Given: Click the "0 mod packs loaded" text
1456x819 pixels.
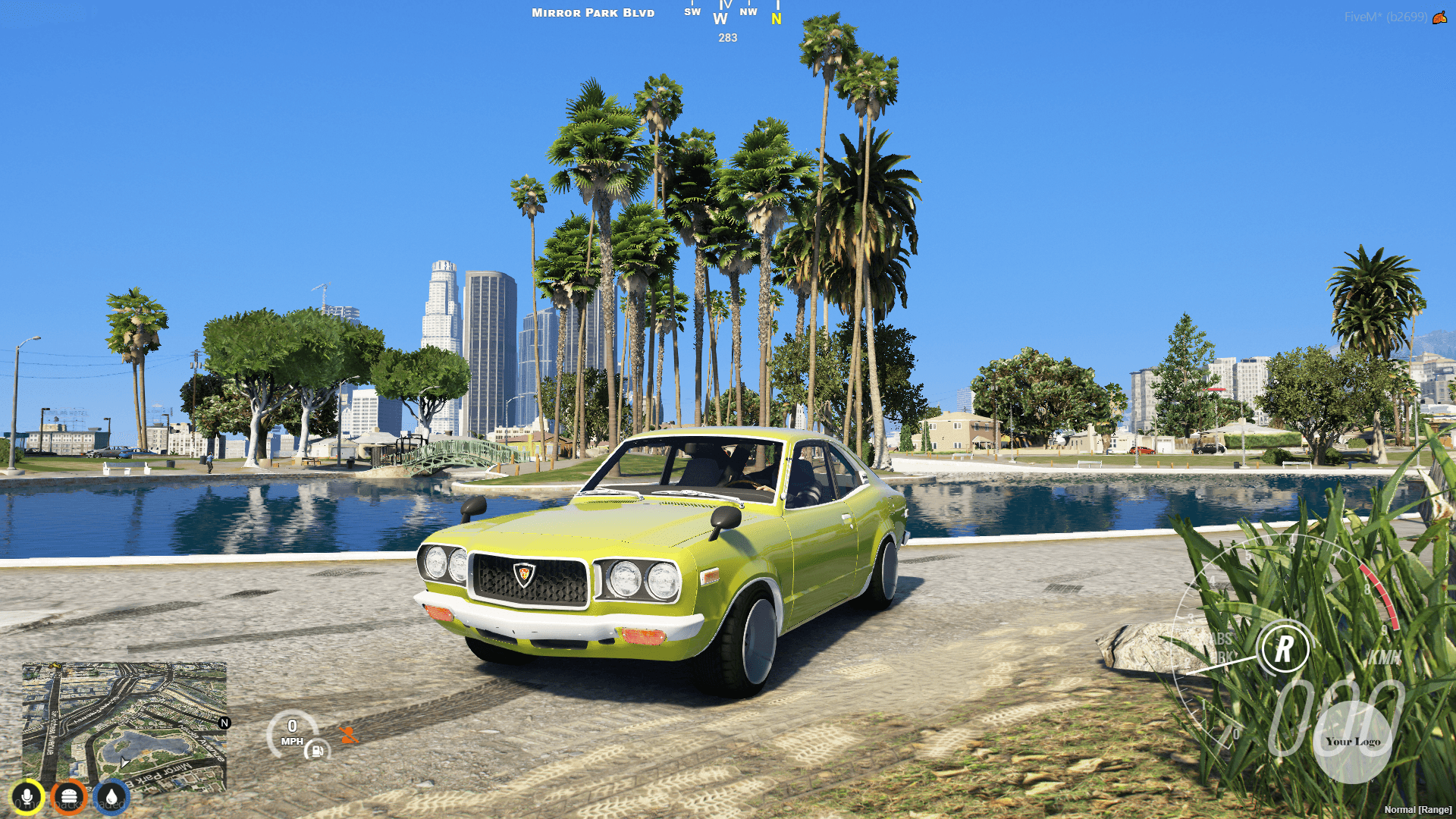Looking at the screenshot, I should 70,804.
